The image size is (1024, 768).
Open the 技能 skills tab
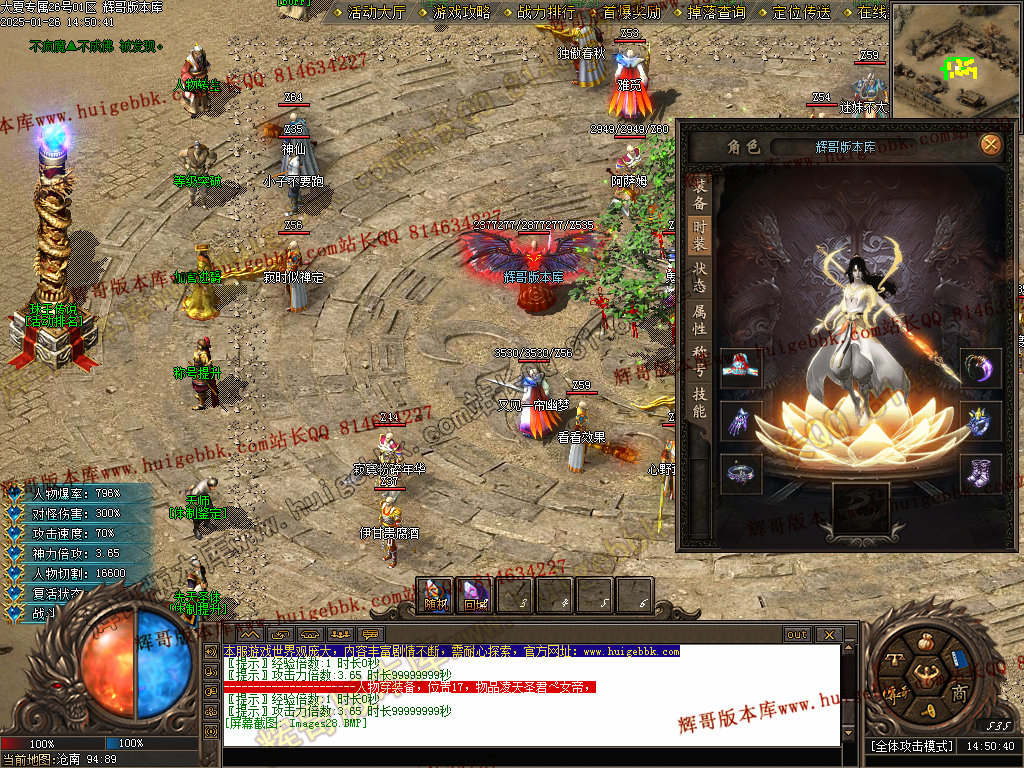pyautogui.click(x=700, y=402)
